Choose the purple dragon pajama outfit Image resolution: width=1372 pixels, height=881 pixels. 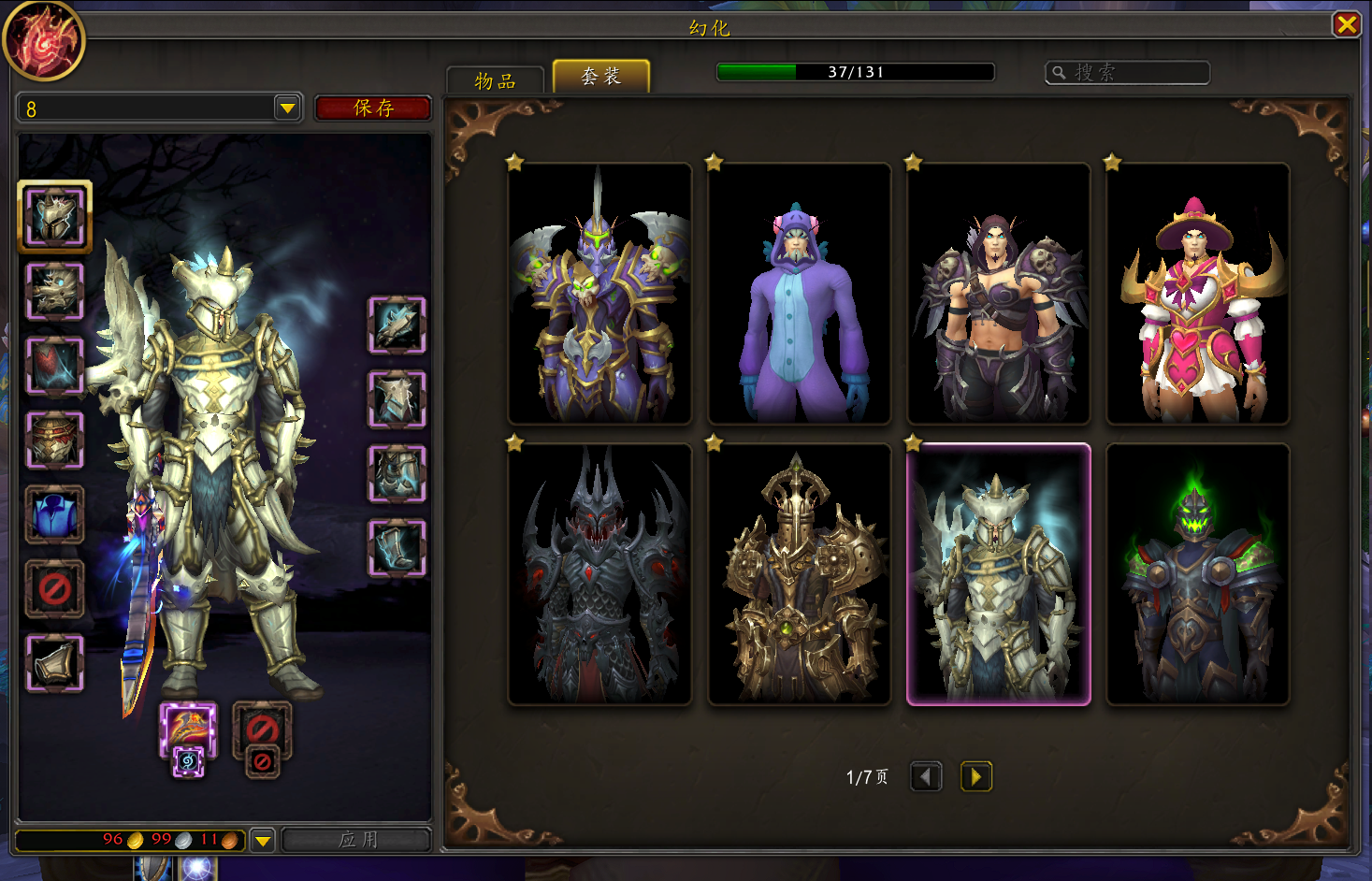coord(799,294)
